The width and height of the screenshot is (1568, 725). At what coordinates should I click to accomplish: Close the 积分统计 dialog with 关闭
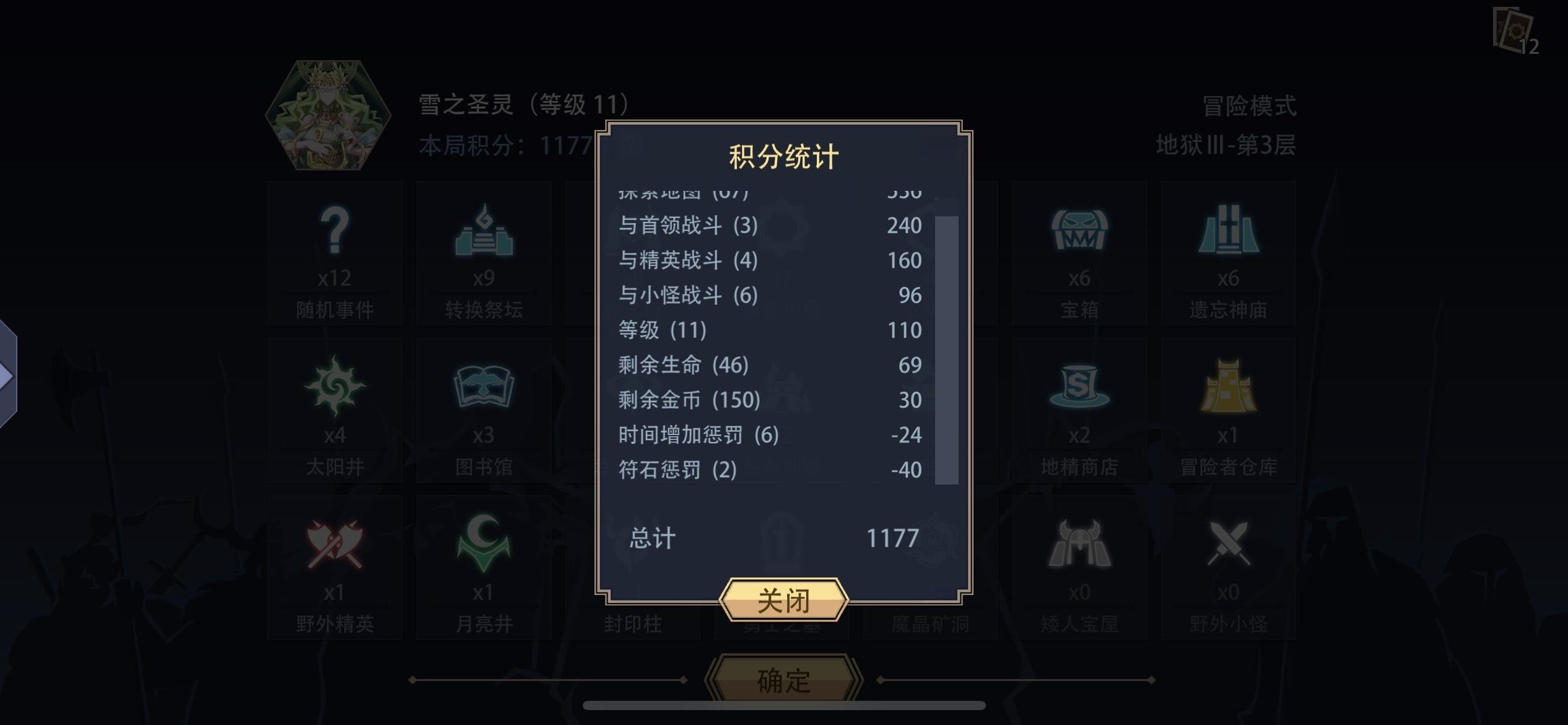point(783,599)
